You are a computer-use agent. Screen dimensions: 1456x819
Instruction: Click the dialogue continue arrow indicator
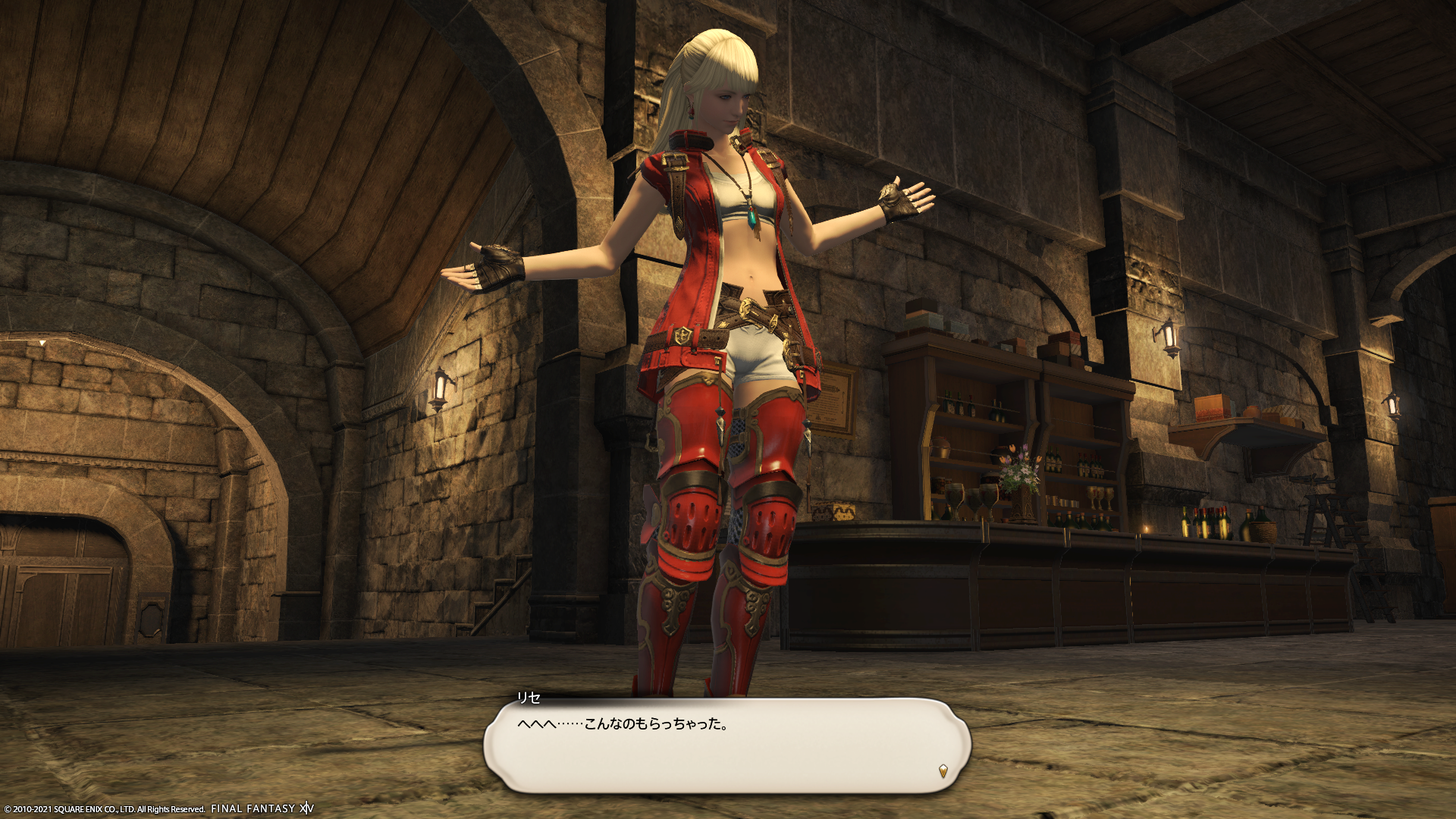click(943, 771)
